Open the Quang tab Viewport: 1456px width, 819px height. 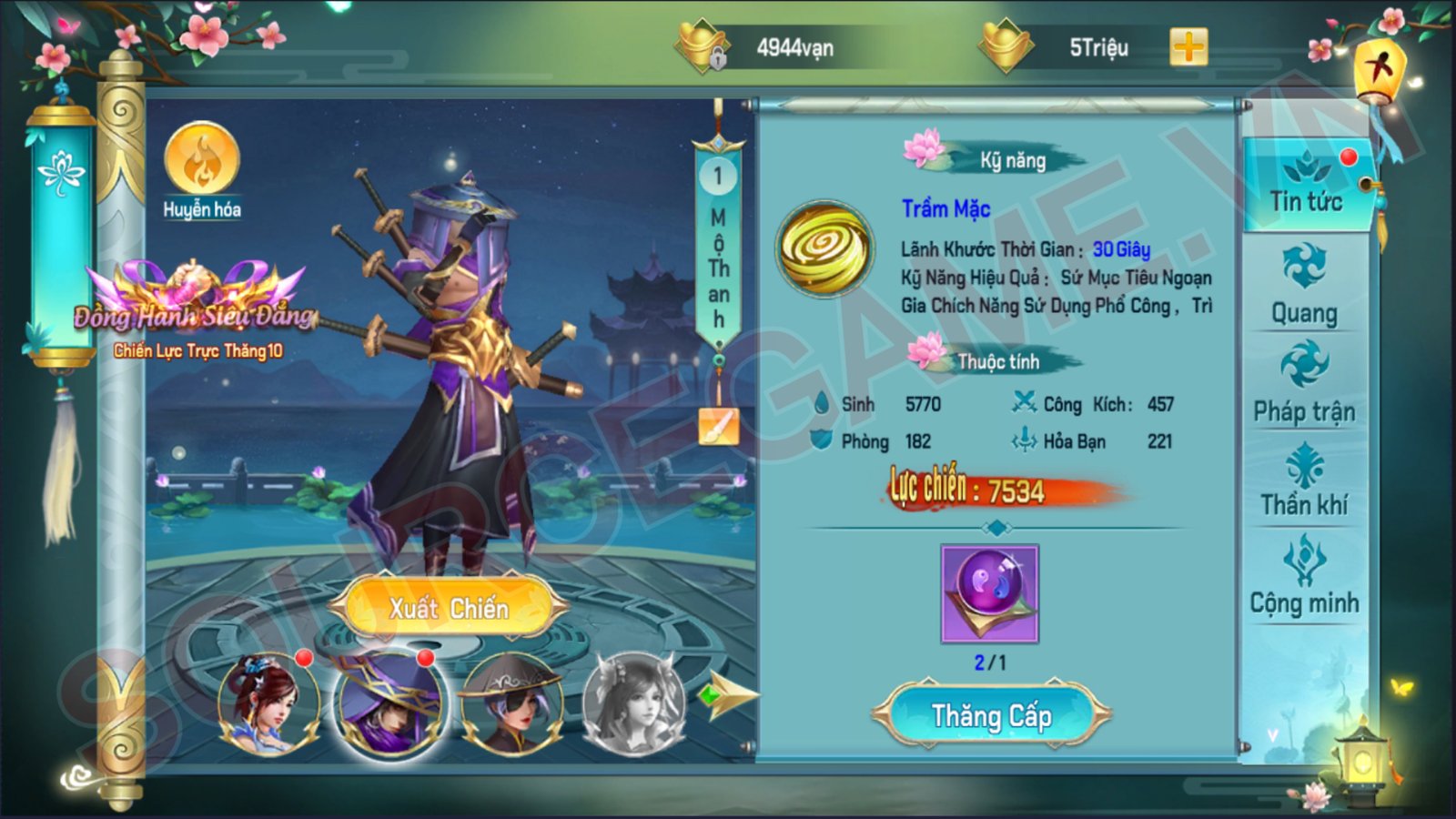coord(1304,284)
